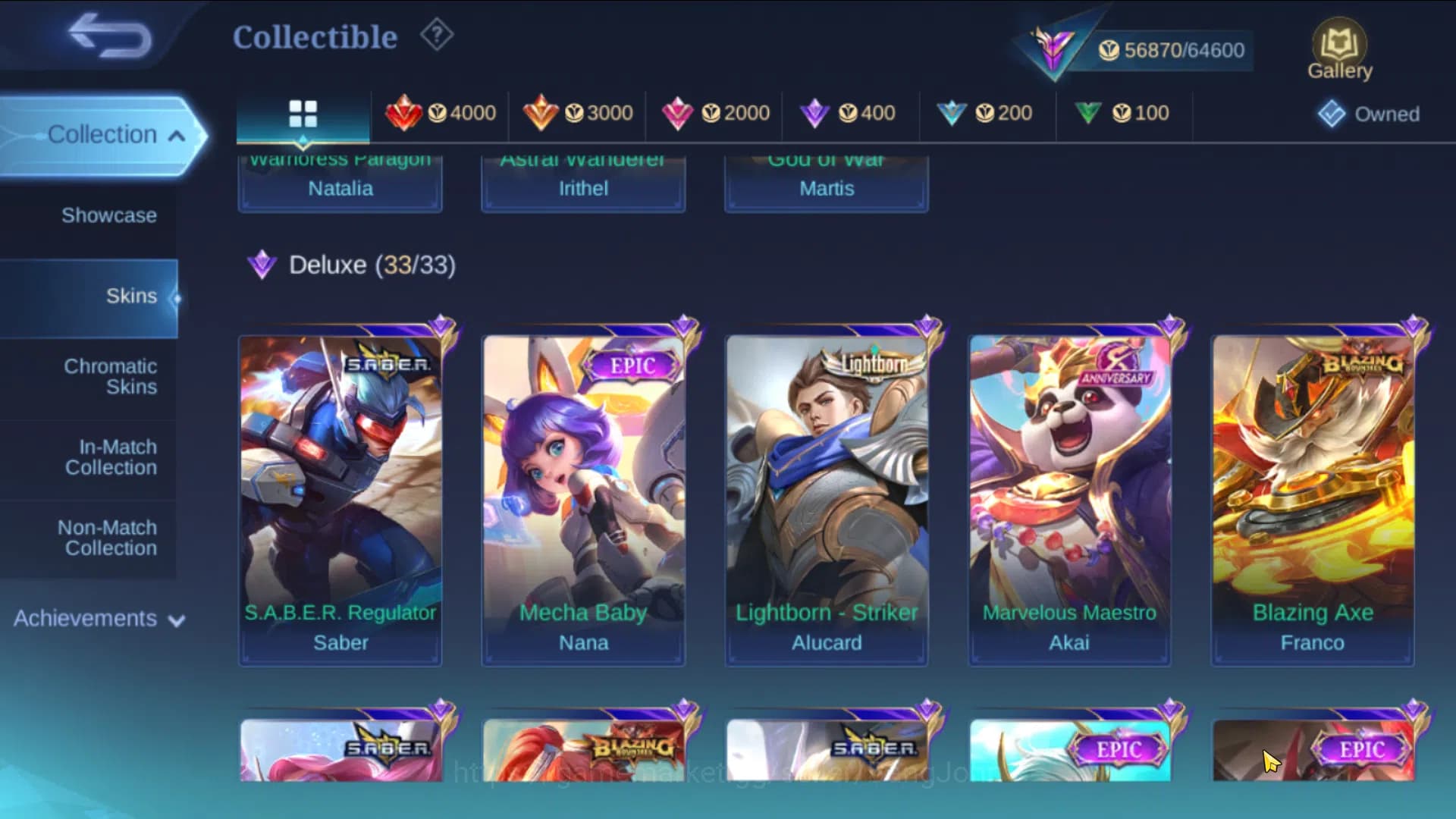The width and height of the screenshot is (1456, 819).
Task: Select the pink 2000-point rarity filter
Action: (x=714, y=112)
